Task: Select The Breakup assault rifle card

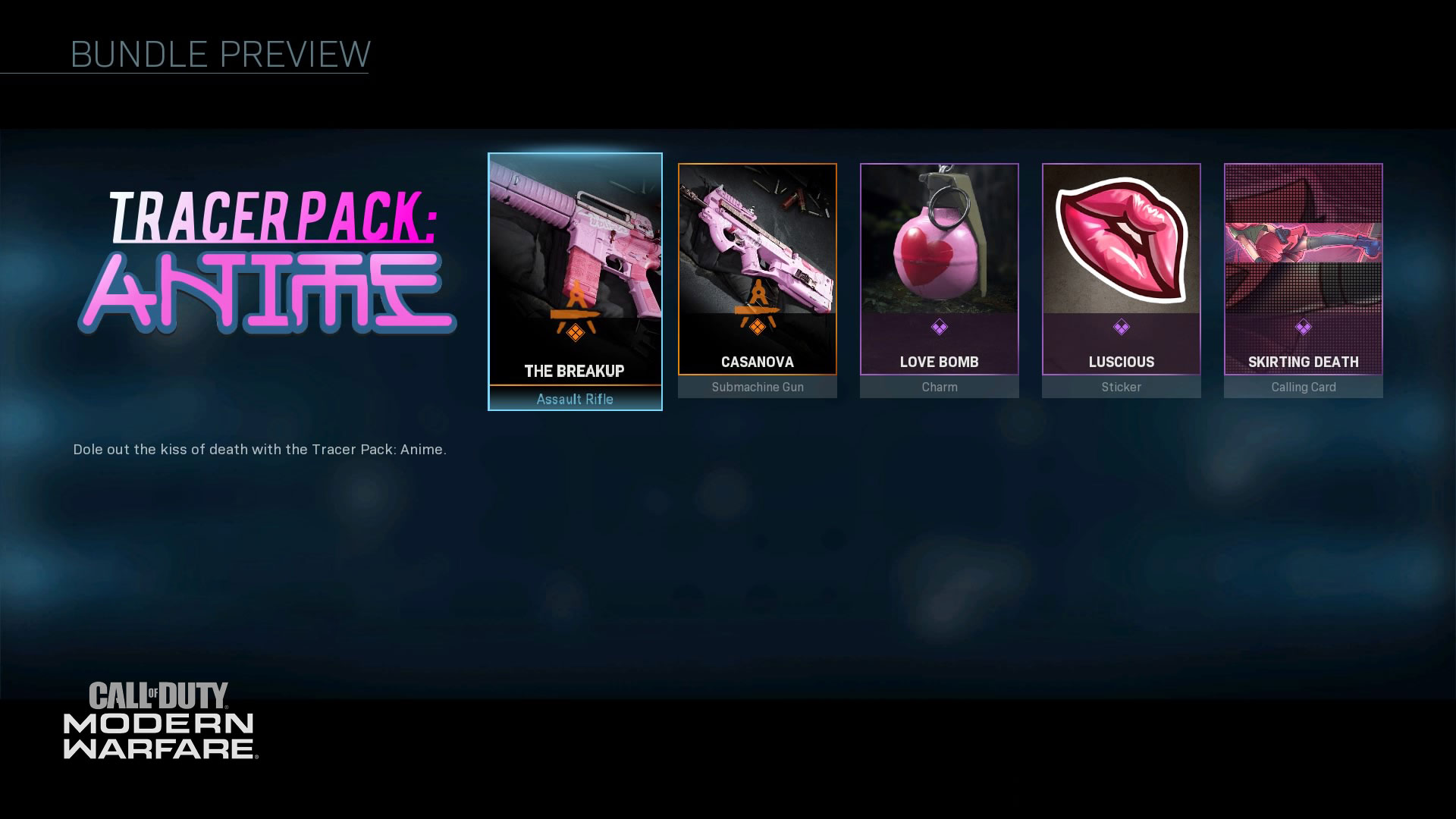Action: tap(575, 281)
